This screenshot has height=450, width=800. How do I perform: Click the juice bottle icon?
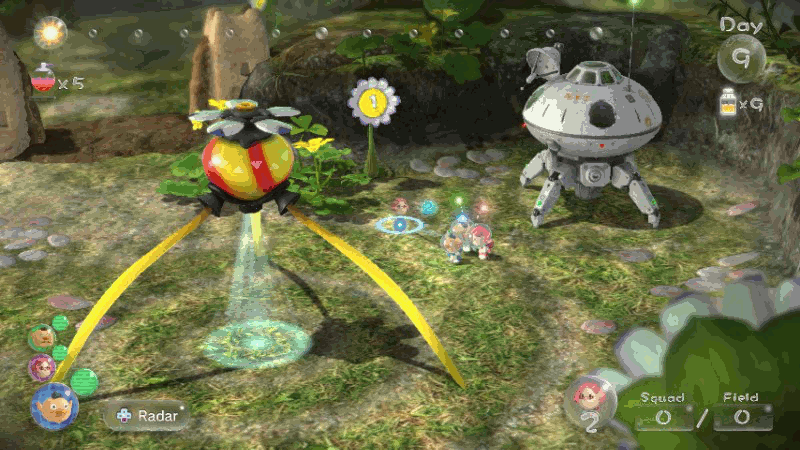pos(729,102)
